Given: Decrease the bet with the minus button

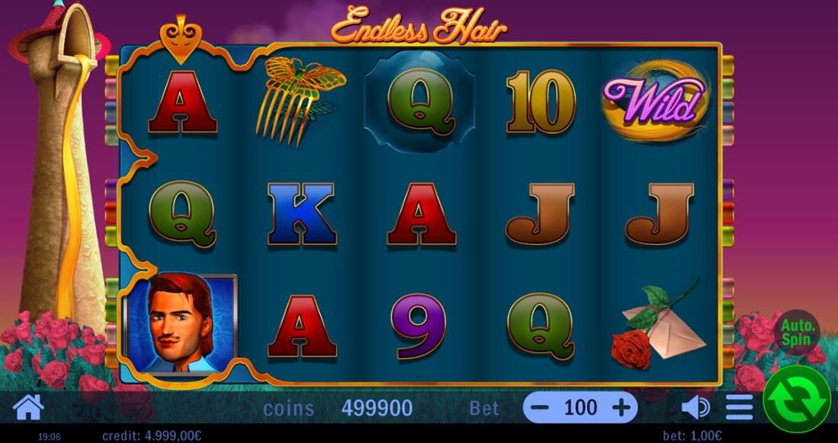Looking at the screenshot, I should click(x=542, y=407).
